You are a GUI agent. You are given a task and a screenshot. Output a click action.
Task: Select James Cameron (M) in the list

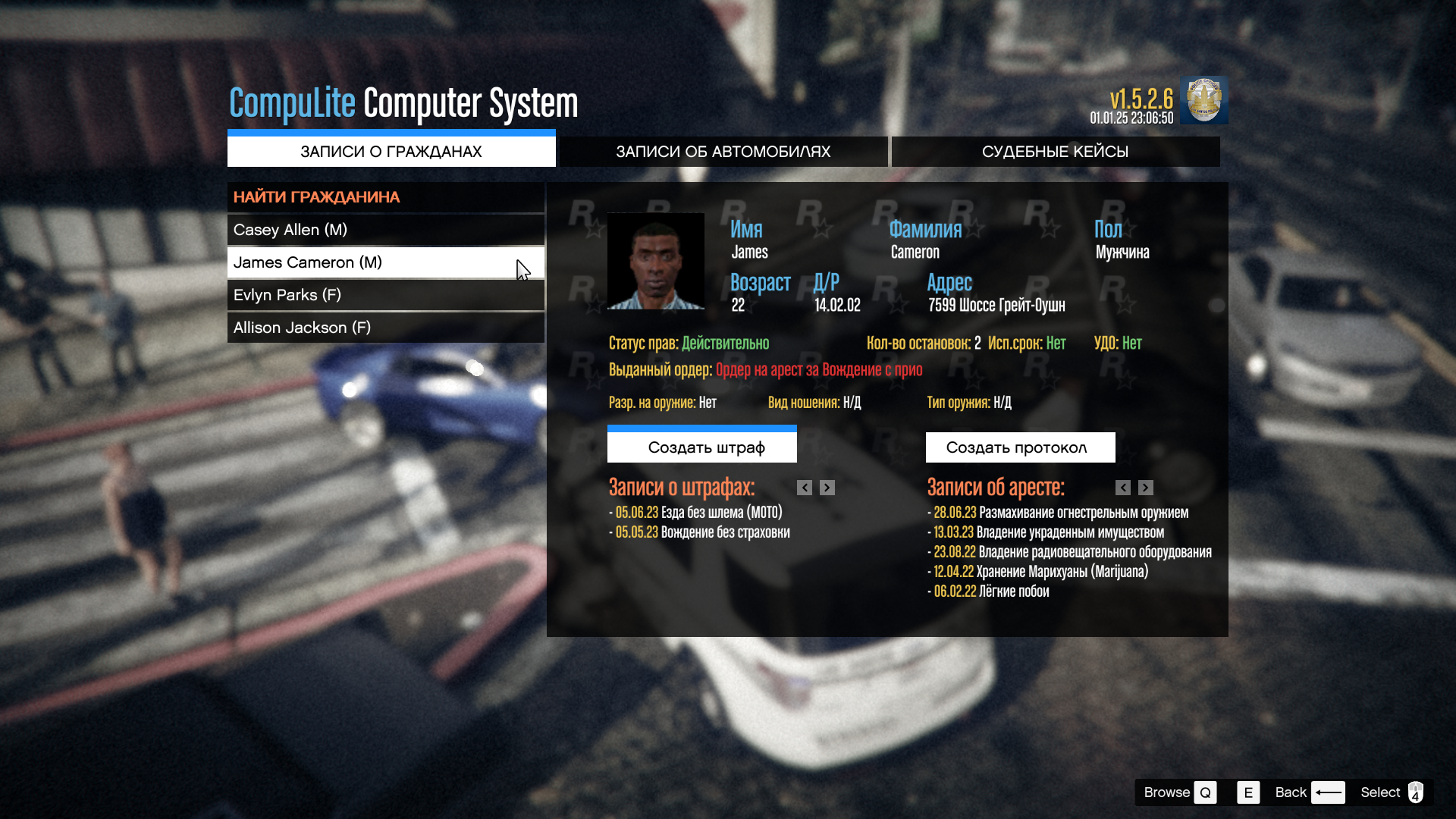pos(385,262)
